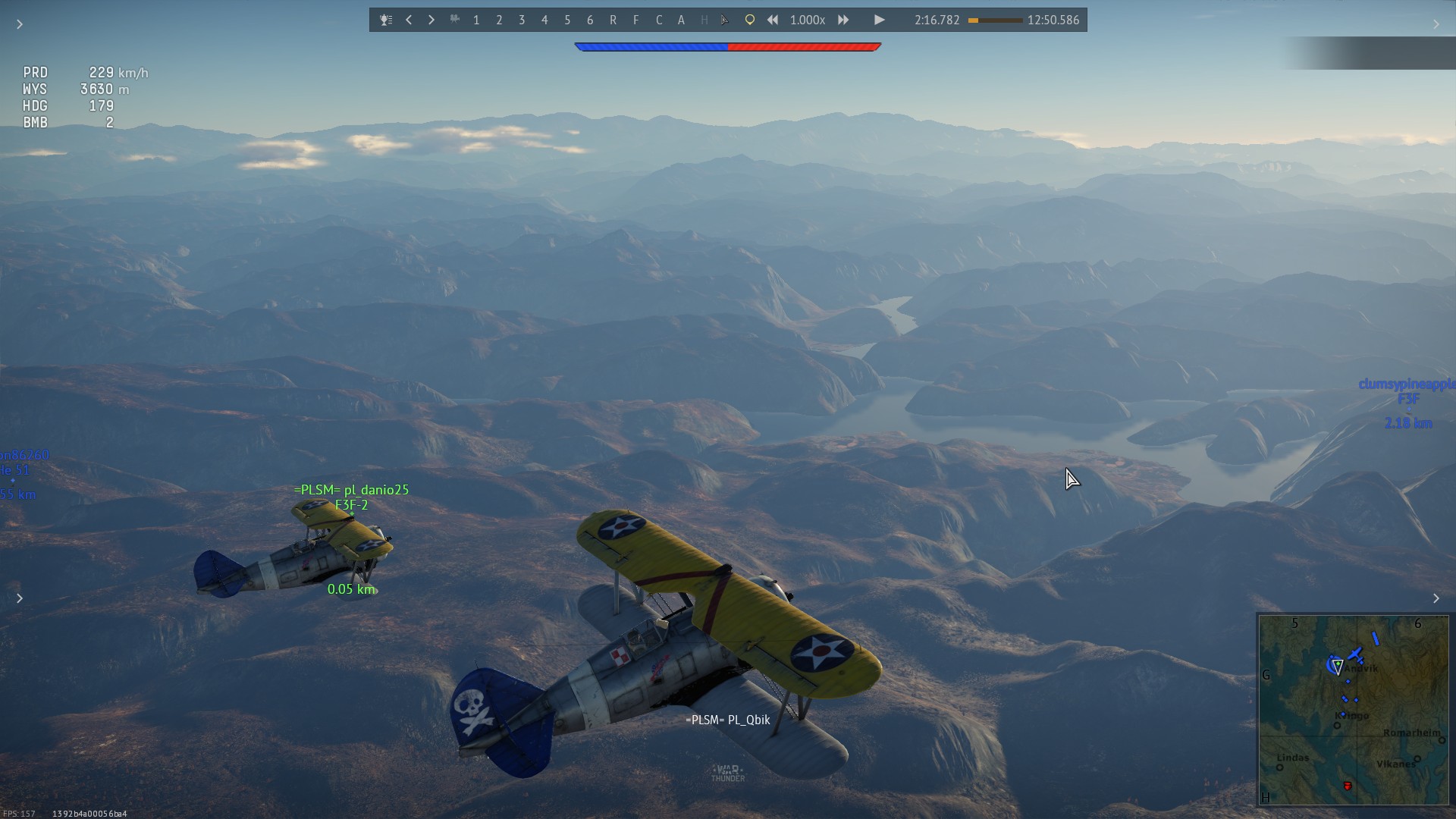The width and height of the screenshot is (1456, 819).
Task: Slow down replay playback speed
Action: [772, 20]
